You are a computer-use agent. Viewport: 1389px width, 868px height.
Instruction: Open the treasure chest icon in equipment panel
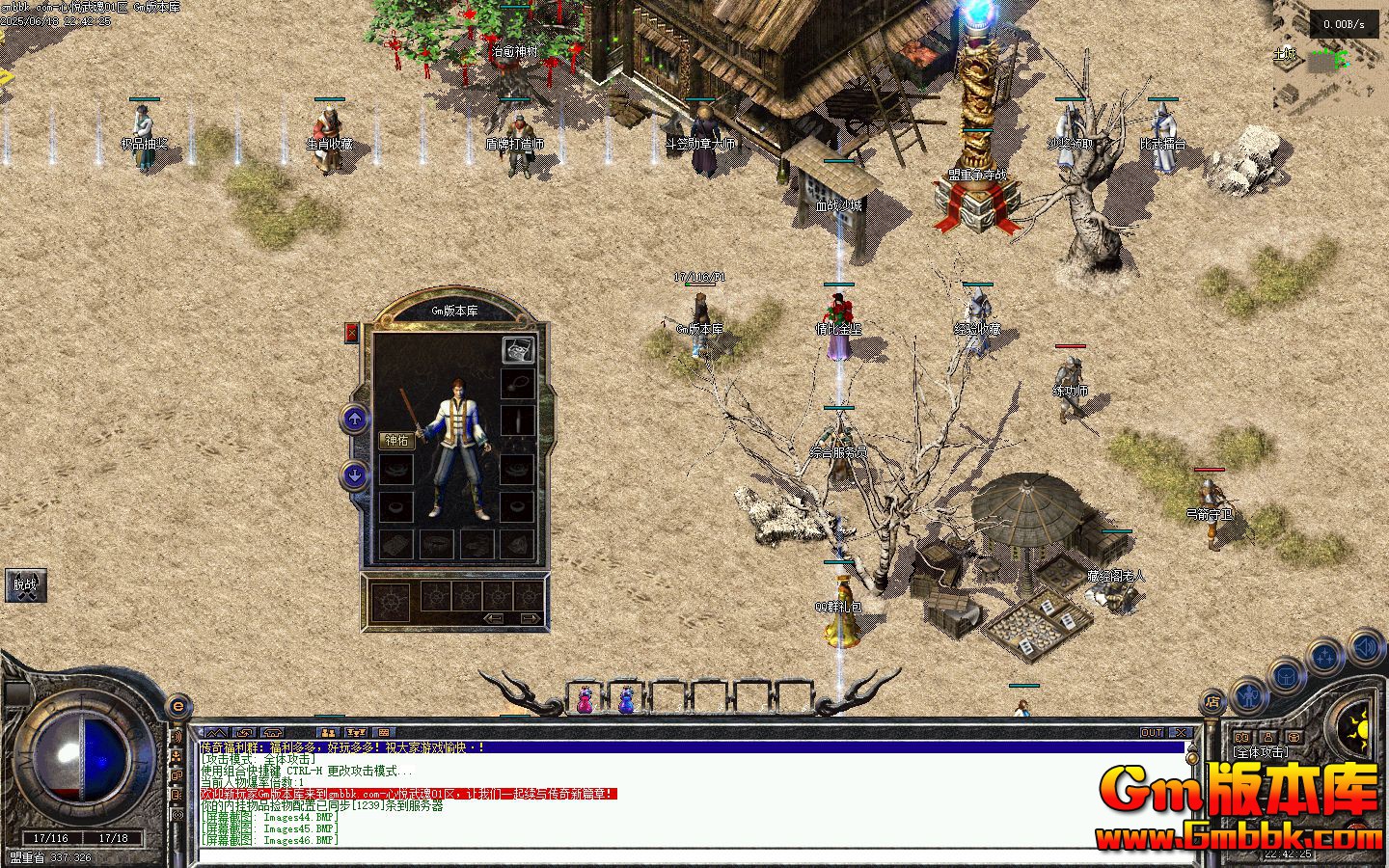pos(518,350)
